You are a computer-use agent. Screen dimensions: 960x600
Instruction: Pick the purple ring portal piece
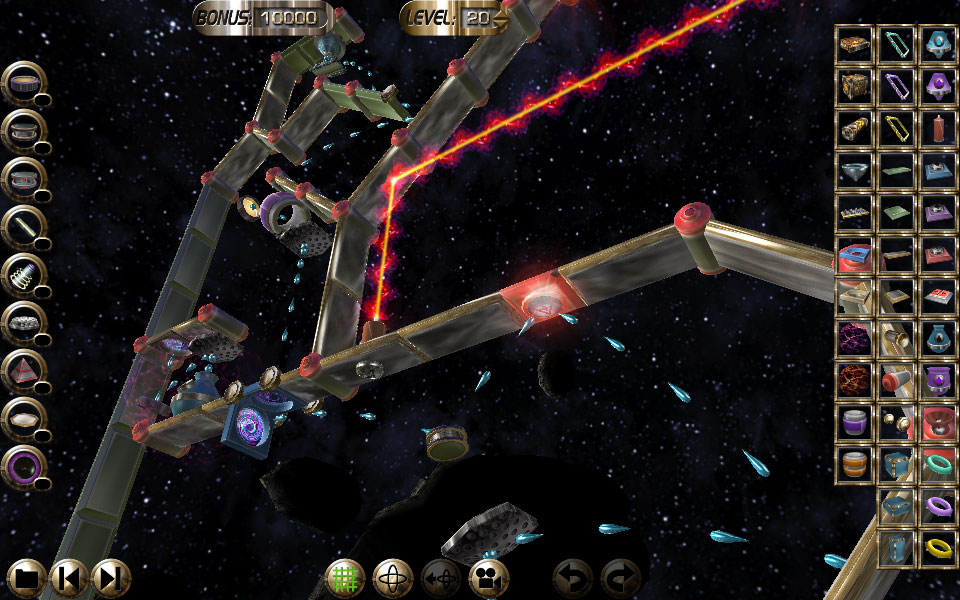coord(22,466)
